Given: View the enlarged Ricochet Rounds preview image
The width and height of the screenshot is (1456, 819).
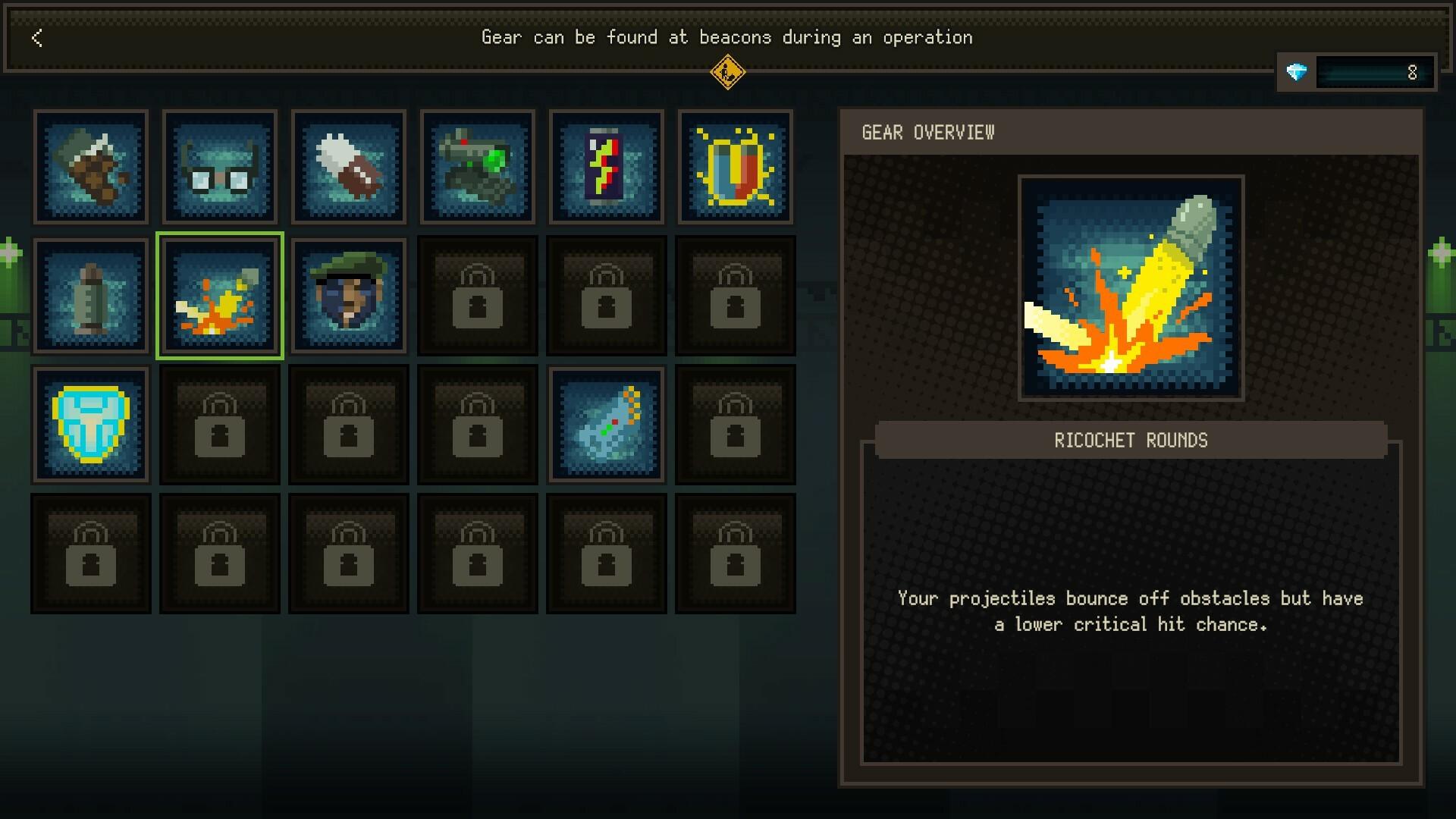Looking at the screenshot, I should (1131, 287).
